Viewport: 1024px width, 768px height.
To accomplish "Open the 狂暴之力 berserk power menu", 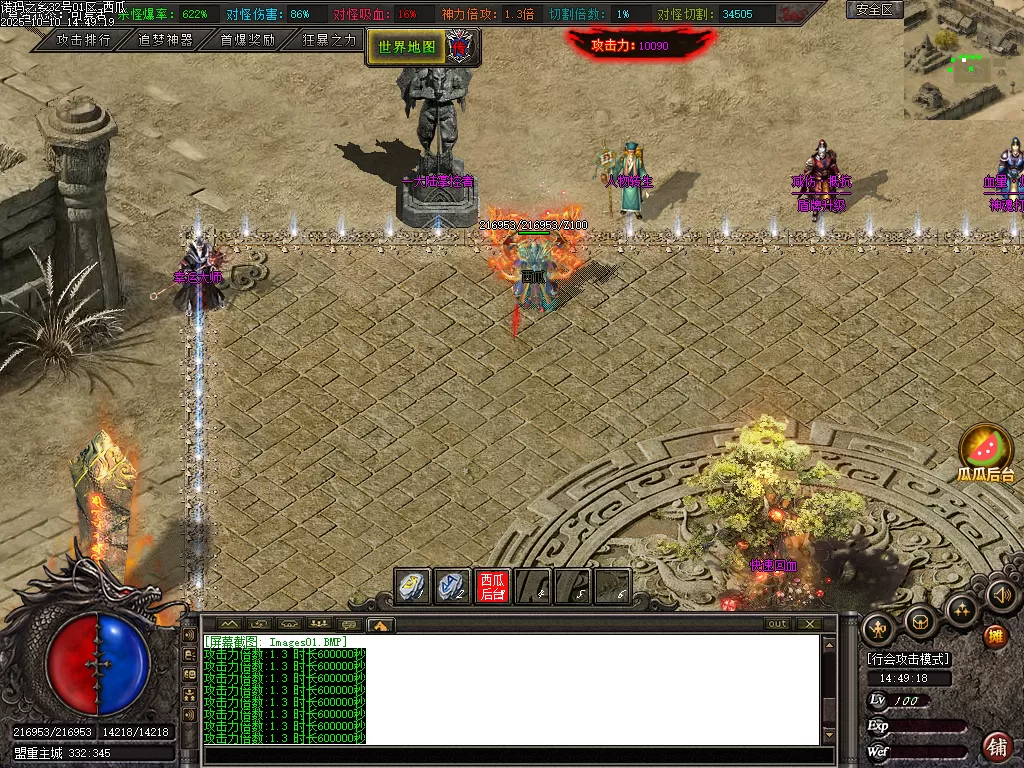I will point(329,40).
